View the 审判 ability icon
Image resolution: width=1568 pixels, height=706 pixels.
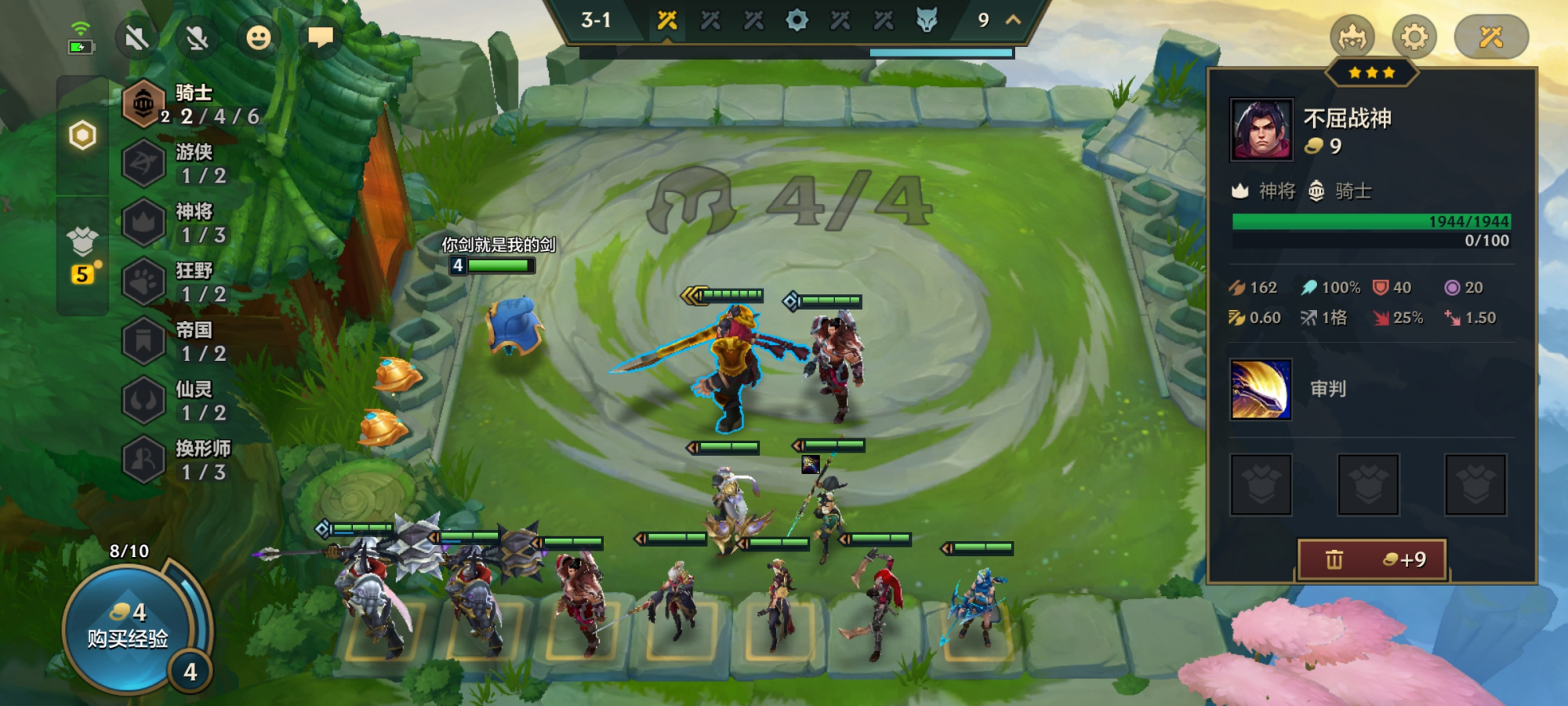point(1261,389)
